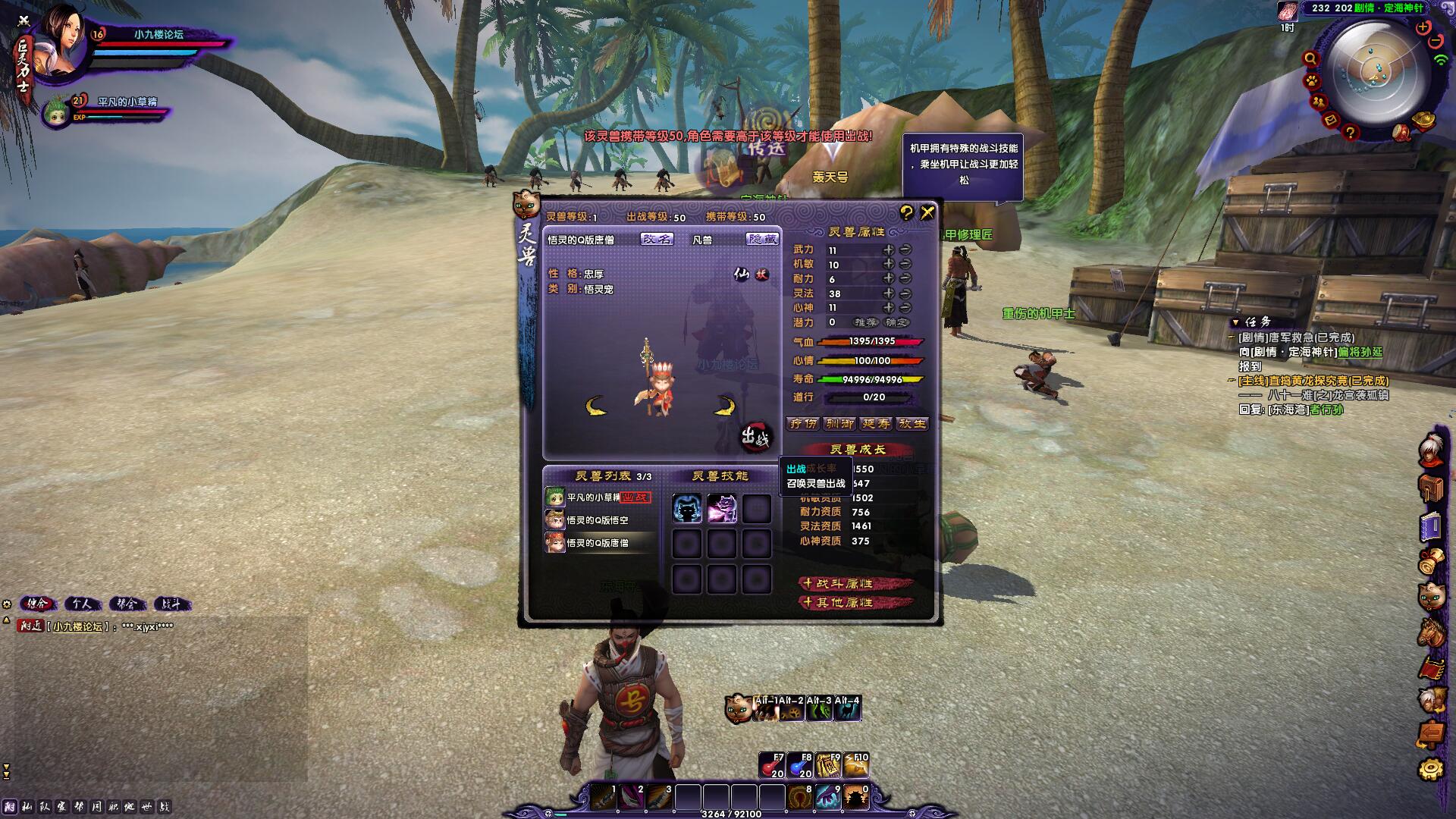Select the blue cat pet skill icon
Image resolution: width=1456 pixels, height=819 pixels.
pyautogui.click(x=687, y=509)
